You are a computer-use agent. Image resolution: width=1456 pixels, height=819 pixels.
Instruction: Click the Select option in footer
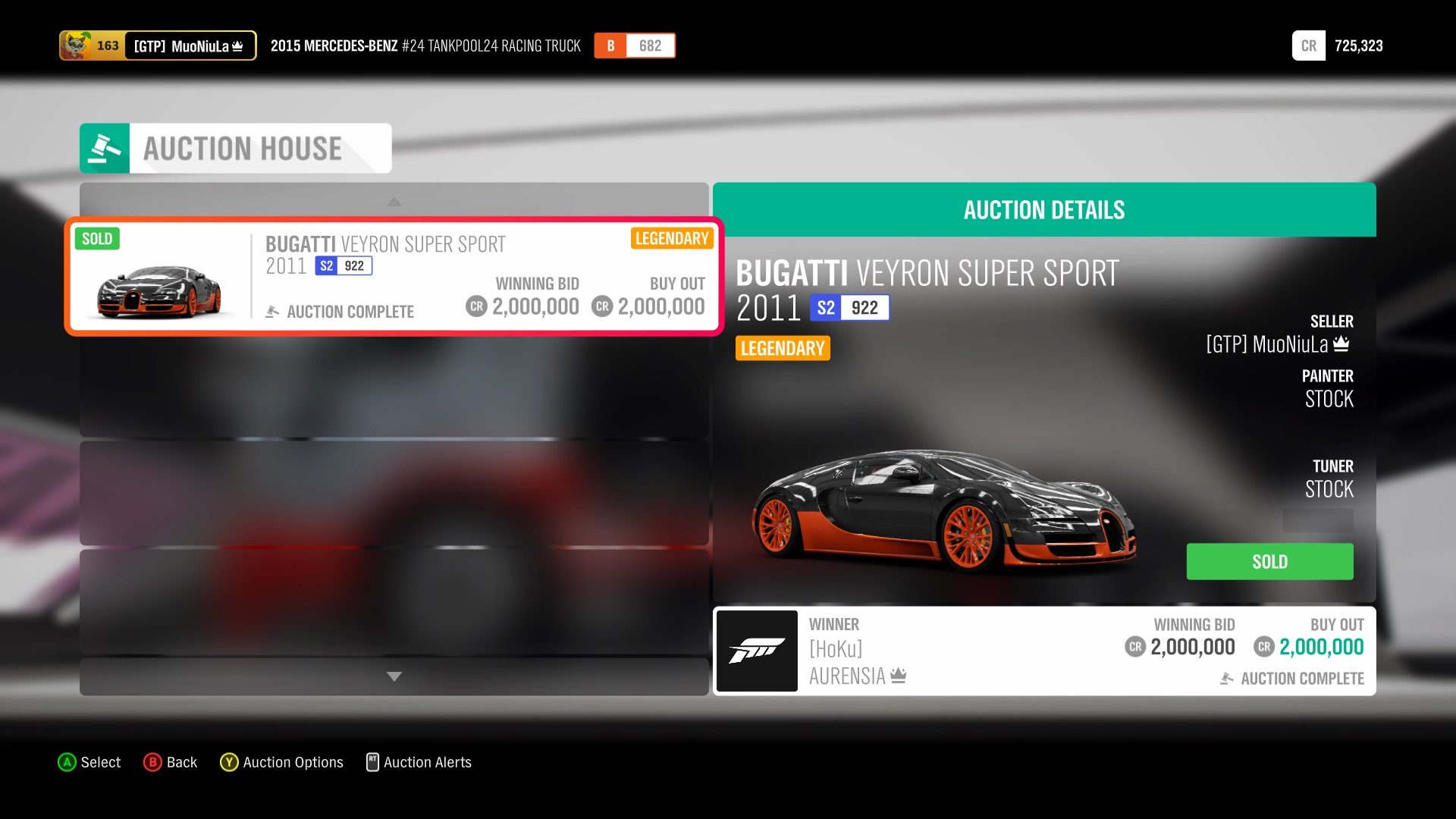click(89, 762)
